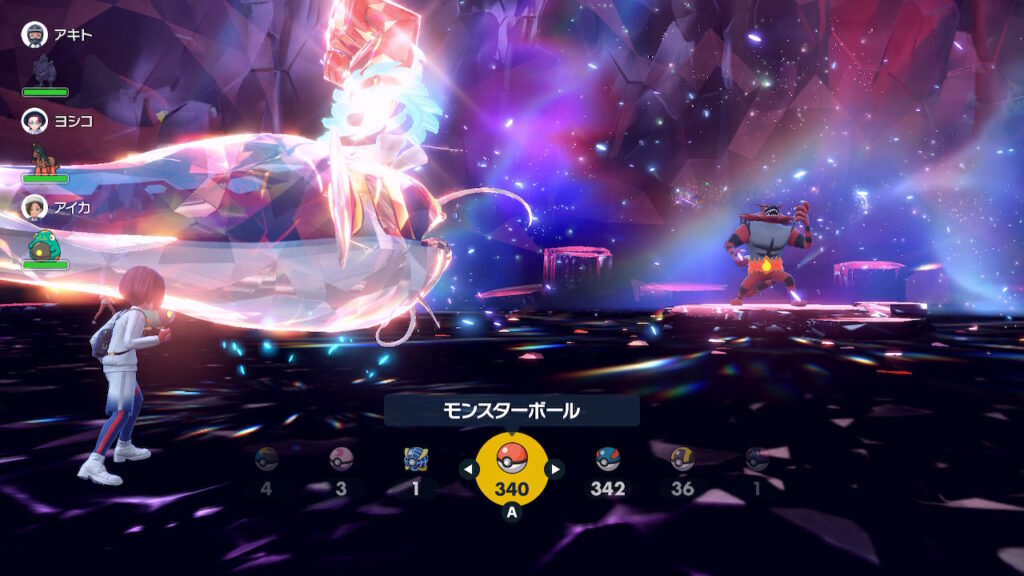This screenshot has height=576, width=1024.
Task: Select the blue net-patterned ball with count 1
Action: [x=416, y=459]
